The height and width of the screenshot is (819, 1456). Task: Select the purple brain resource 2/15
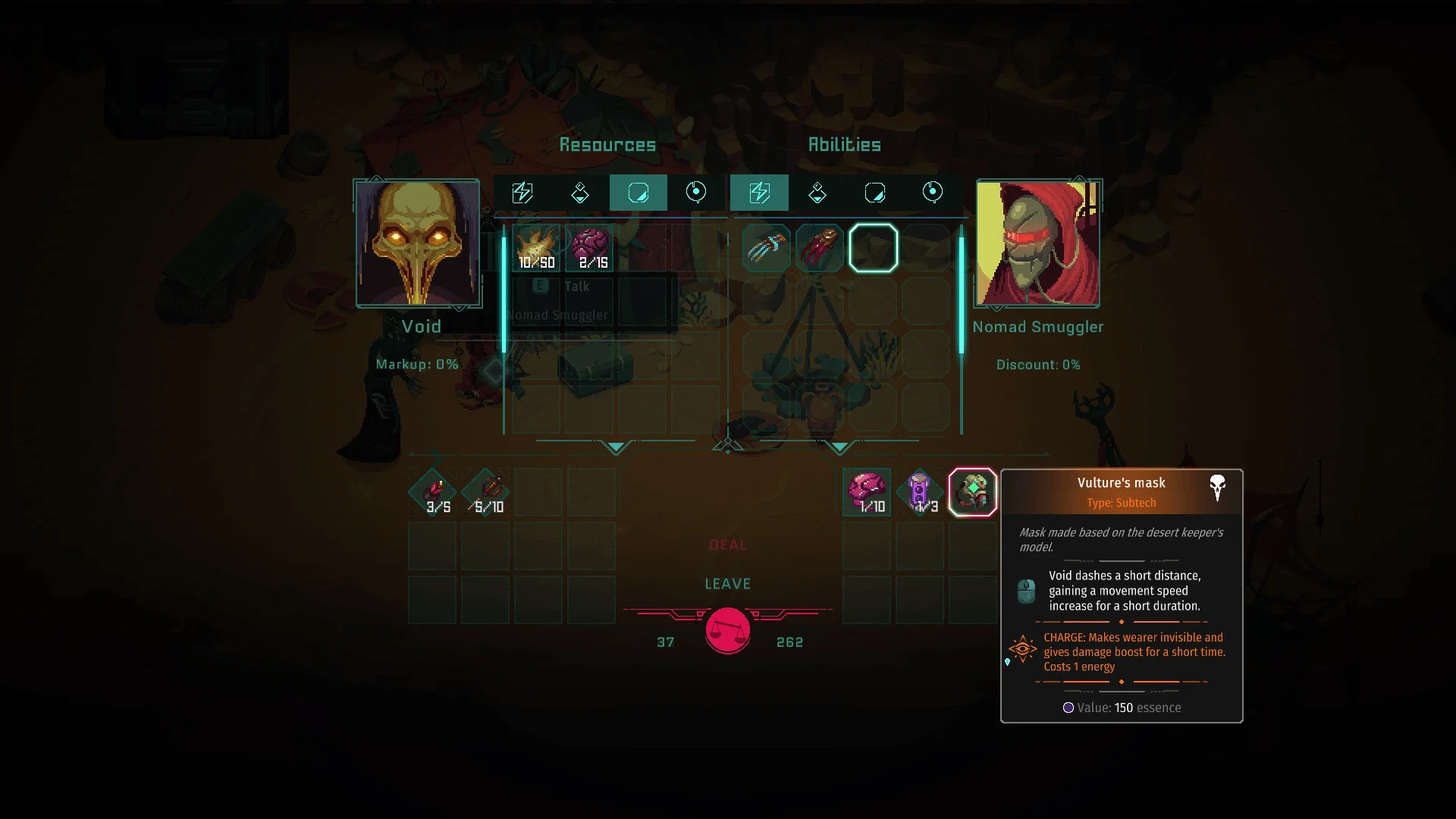tap(591, 249)
